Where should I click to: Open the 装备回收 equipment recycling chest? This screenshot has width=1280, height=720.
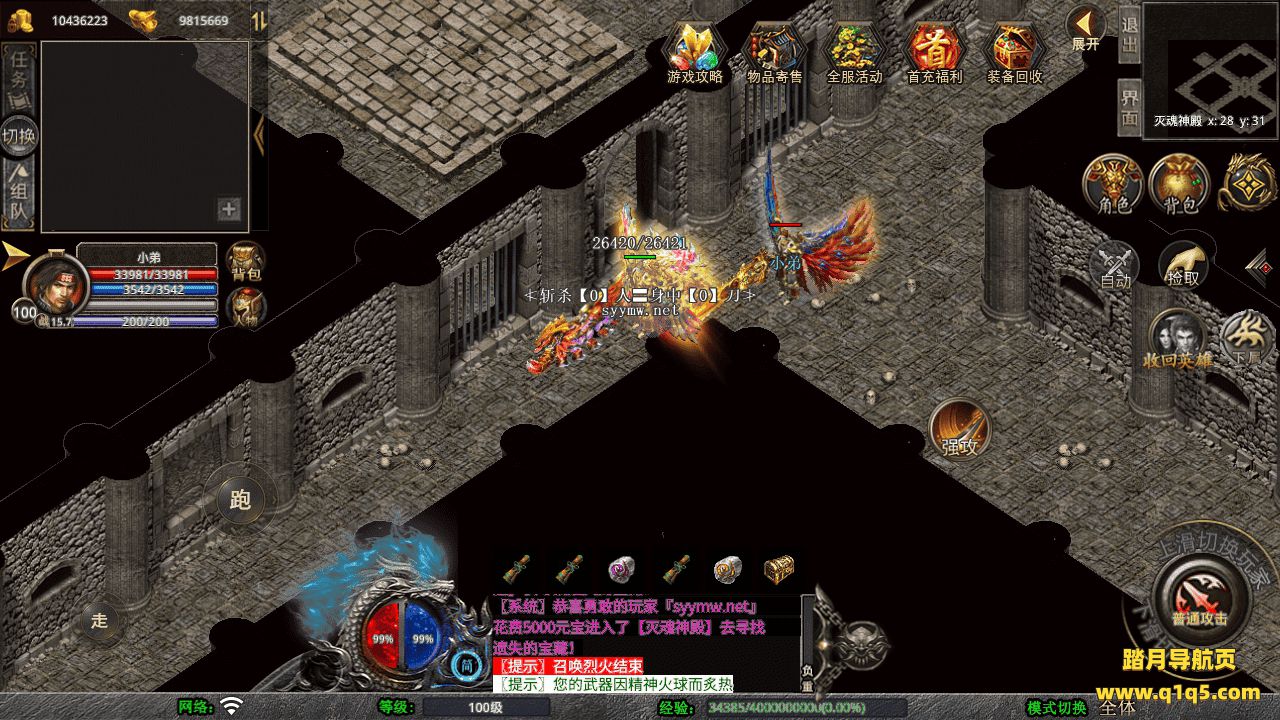click(1014, 50)
